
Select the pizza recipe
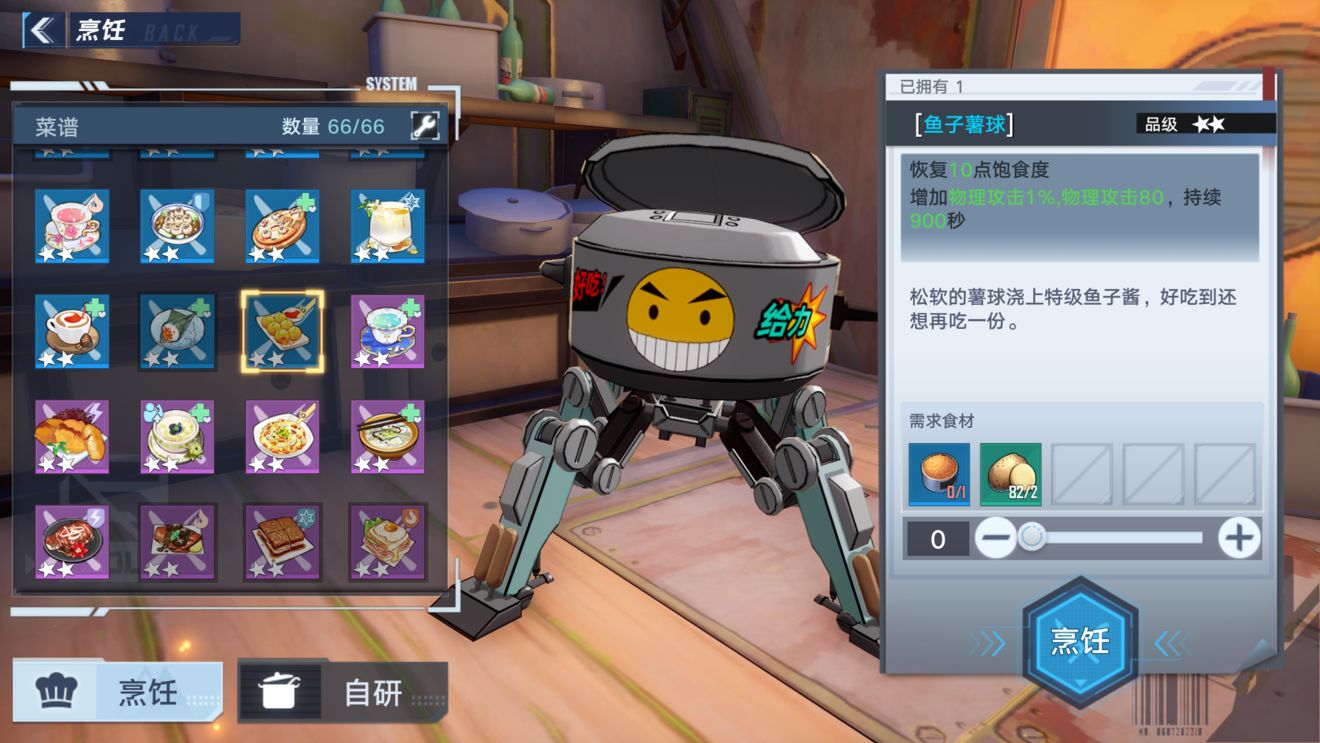click(282, 227)
